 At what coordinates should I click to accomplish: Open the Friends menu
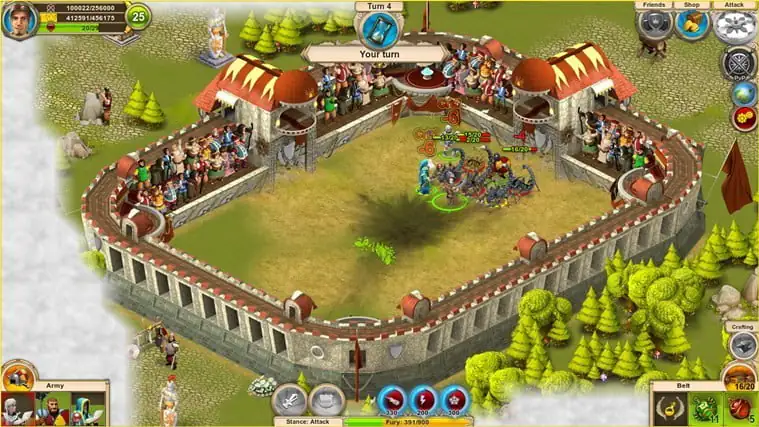(x=654, y=24)
